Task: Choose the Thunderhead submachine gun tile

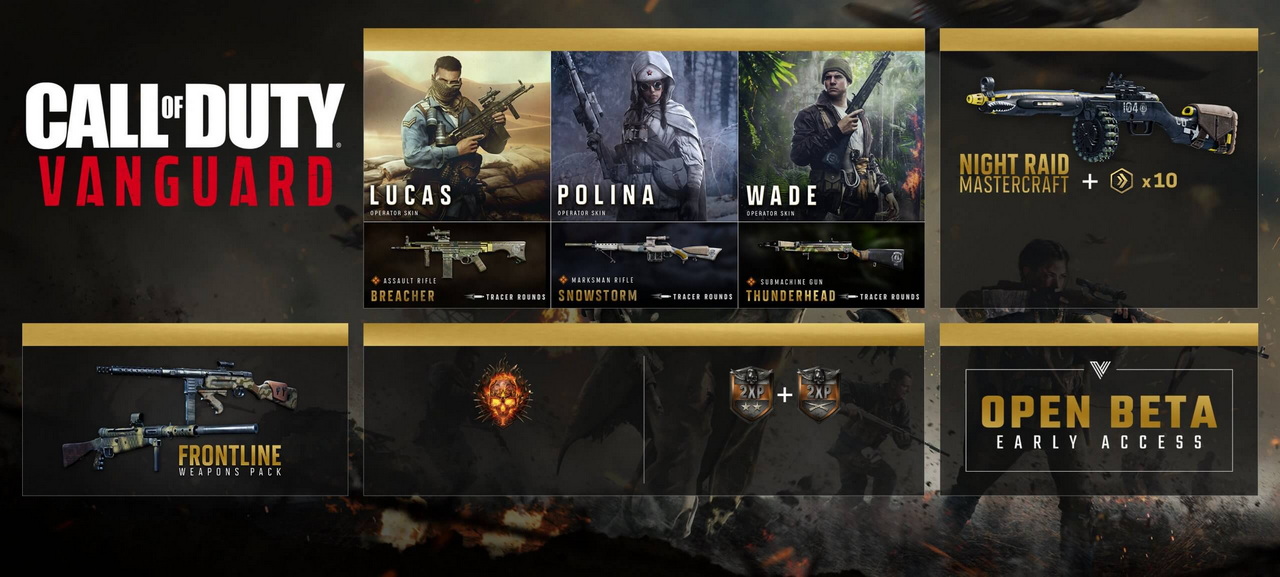Action: point(831,264)
